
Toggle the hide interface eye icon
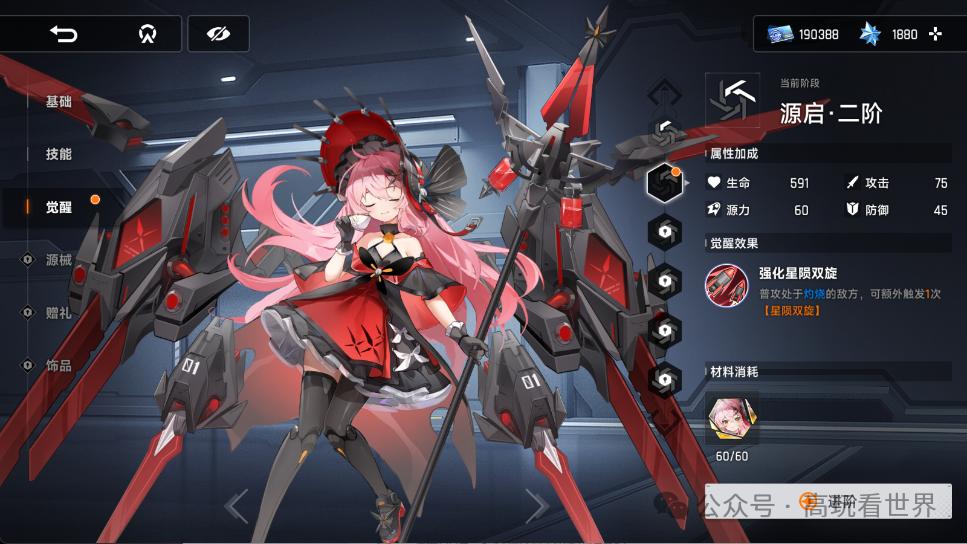pyautogui.click(x=218, y=34)
